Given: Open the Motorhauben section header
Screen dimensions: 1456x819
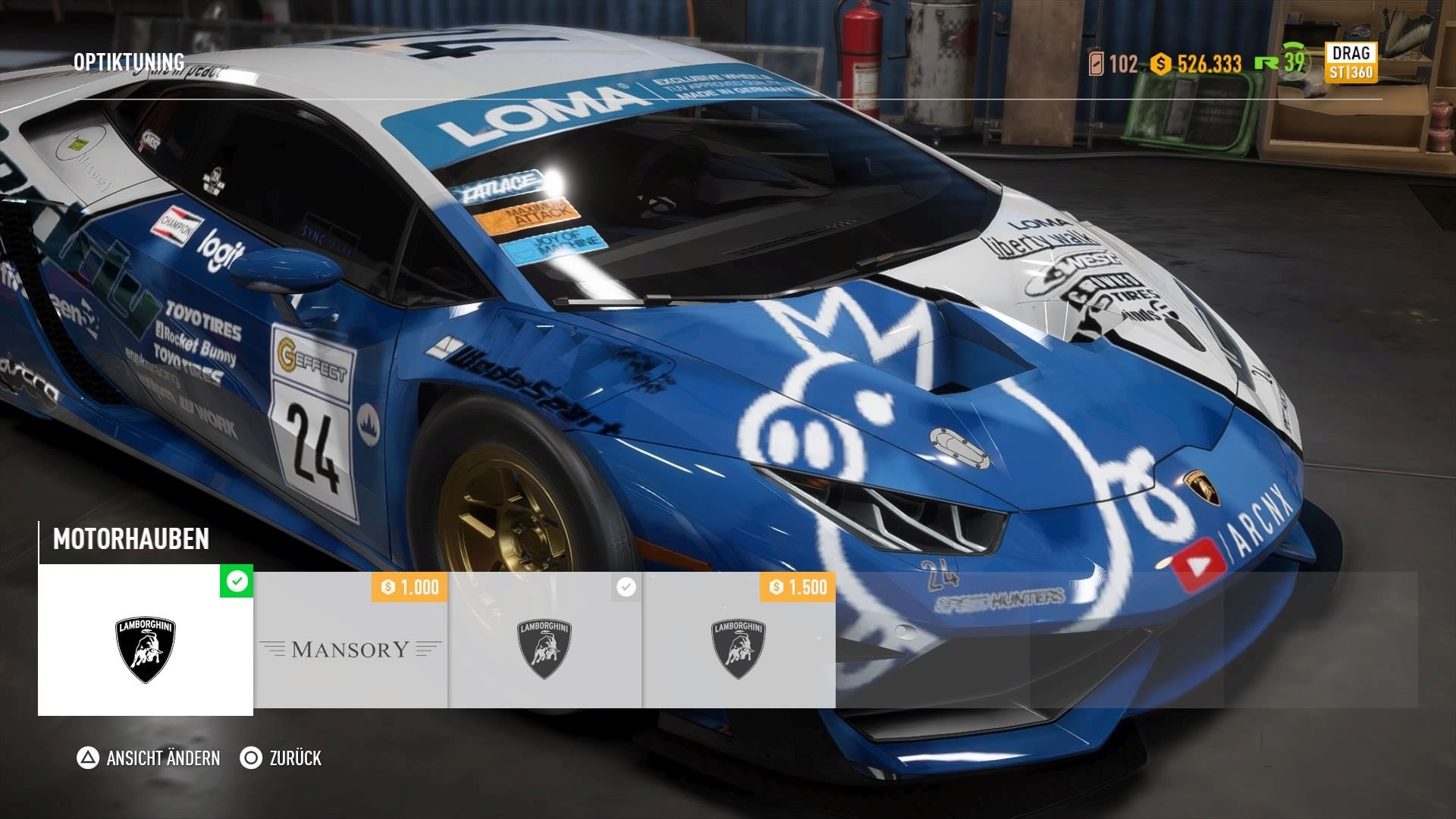Looking at the screenshot, I should point(130,540).
